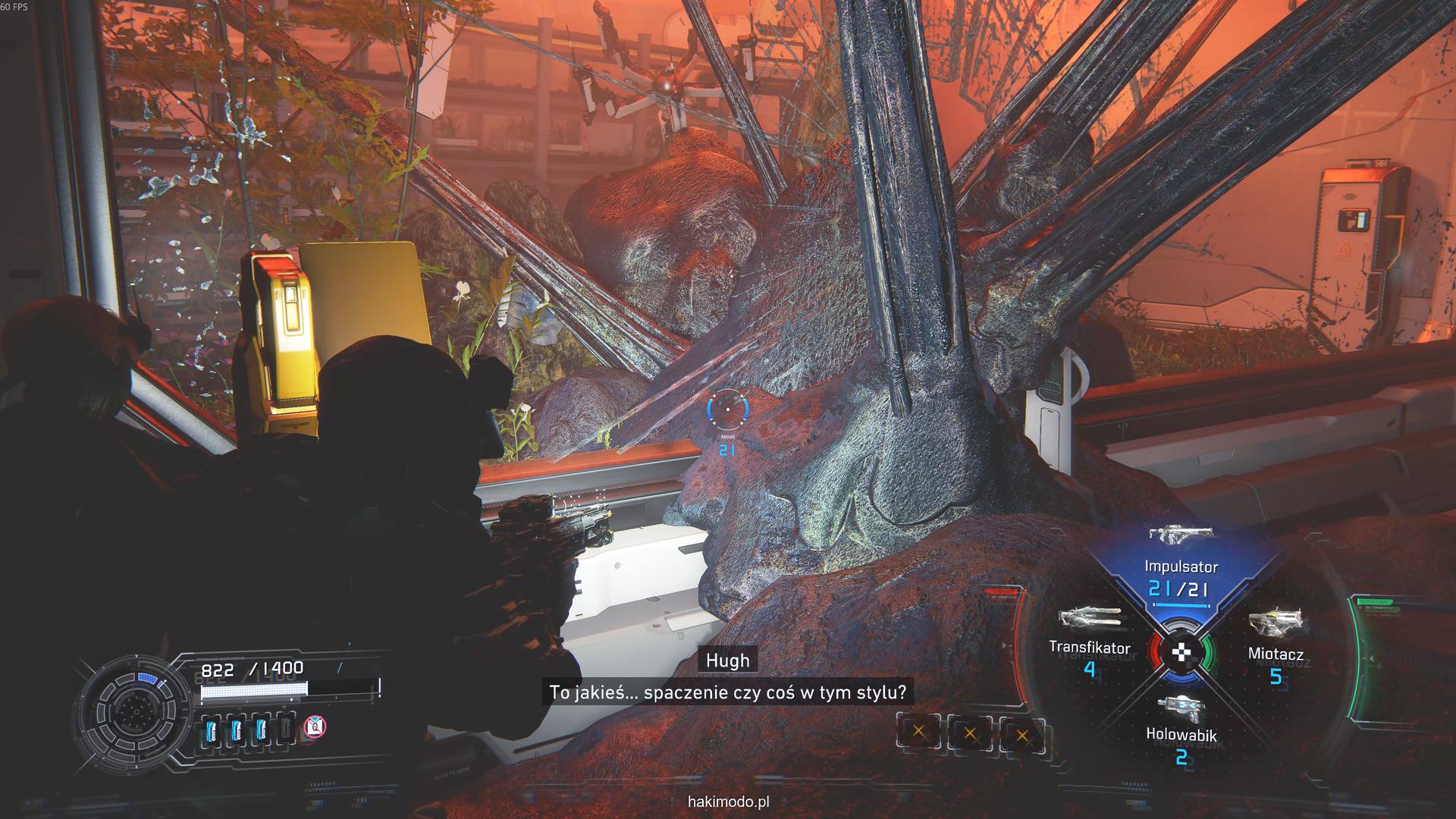Click the pink crossed-out icon beside the battery cells
1456x819 pixels.
pos(315,727)
